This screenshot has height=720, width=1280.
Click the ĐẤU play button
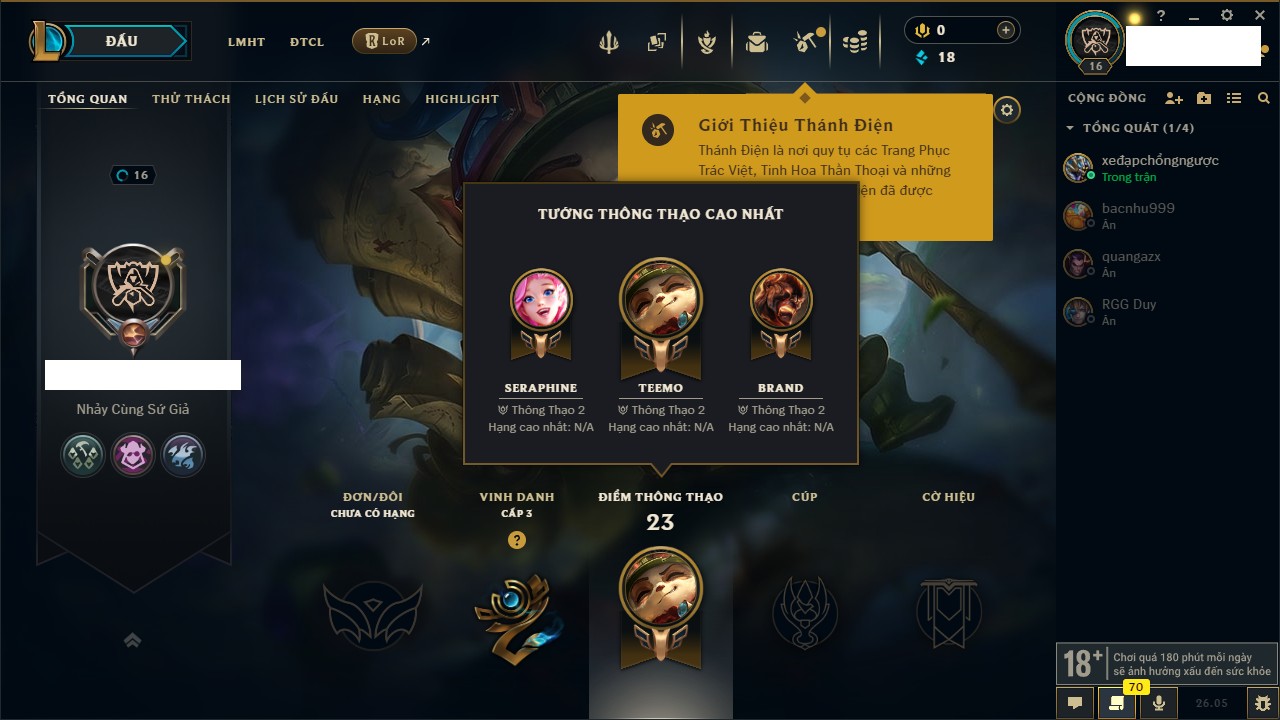pyautogui.click(x=122, y=41)
